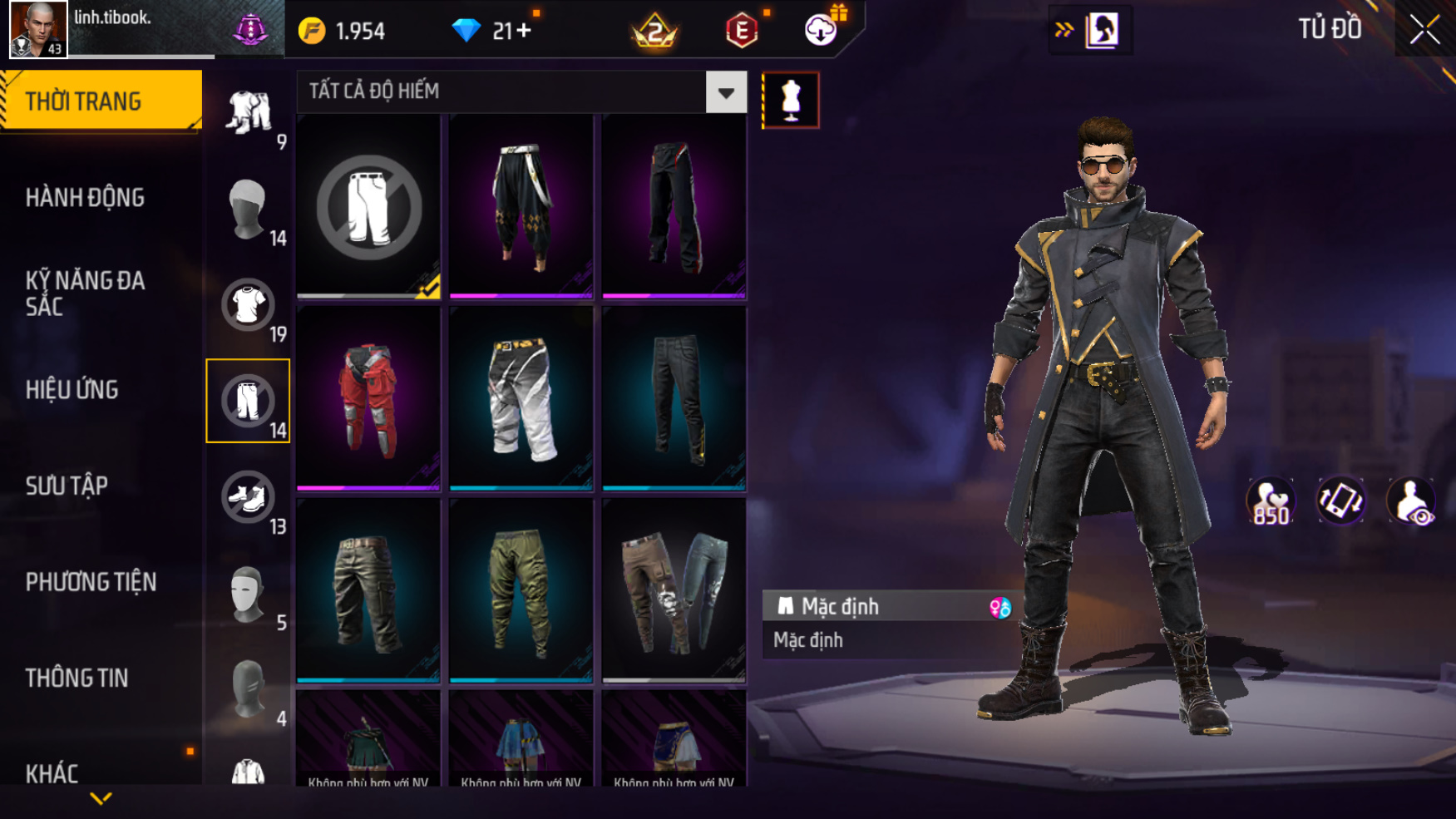This screenshot has width=1456, height=819.
Task: Go to the Phương Tiện tab
Action: pyautogui.click(x=91, y=582)
